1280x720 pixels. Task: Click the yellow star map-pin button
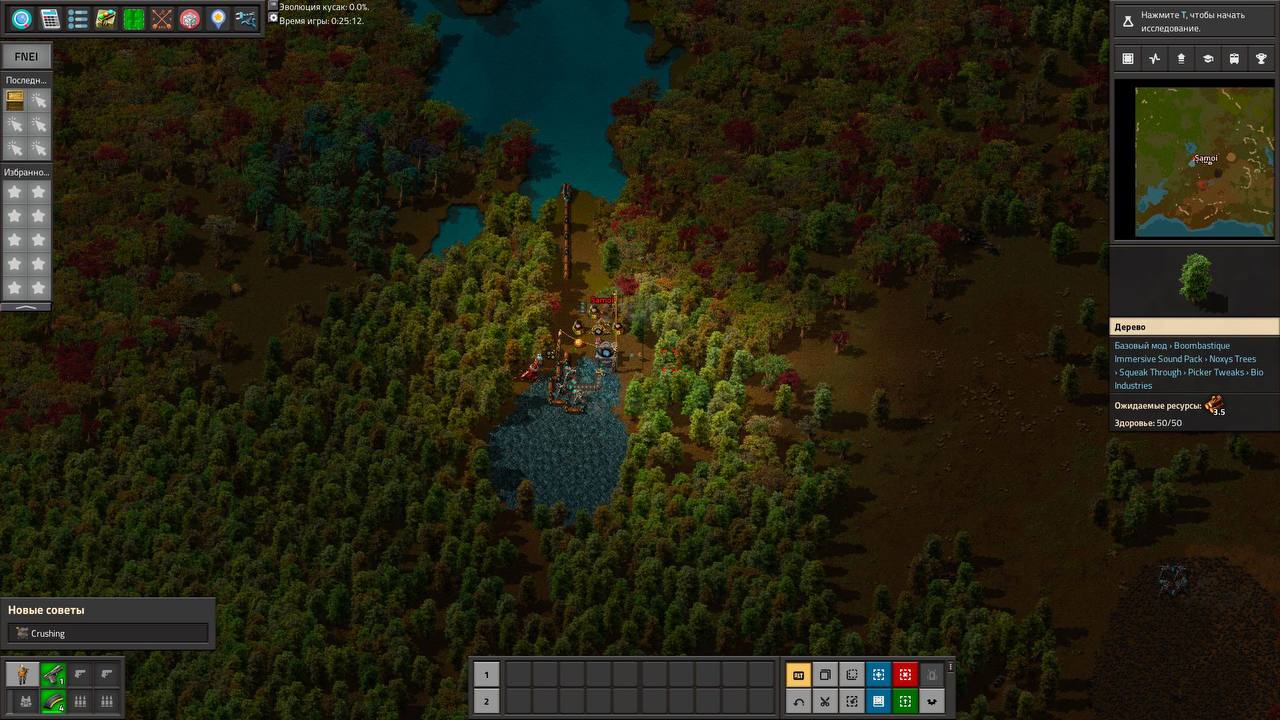click(x=218, y=19)
